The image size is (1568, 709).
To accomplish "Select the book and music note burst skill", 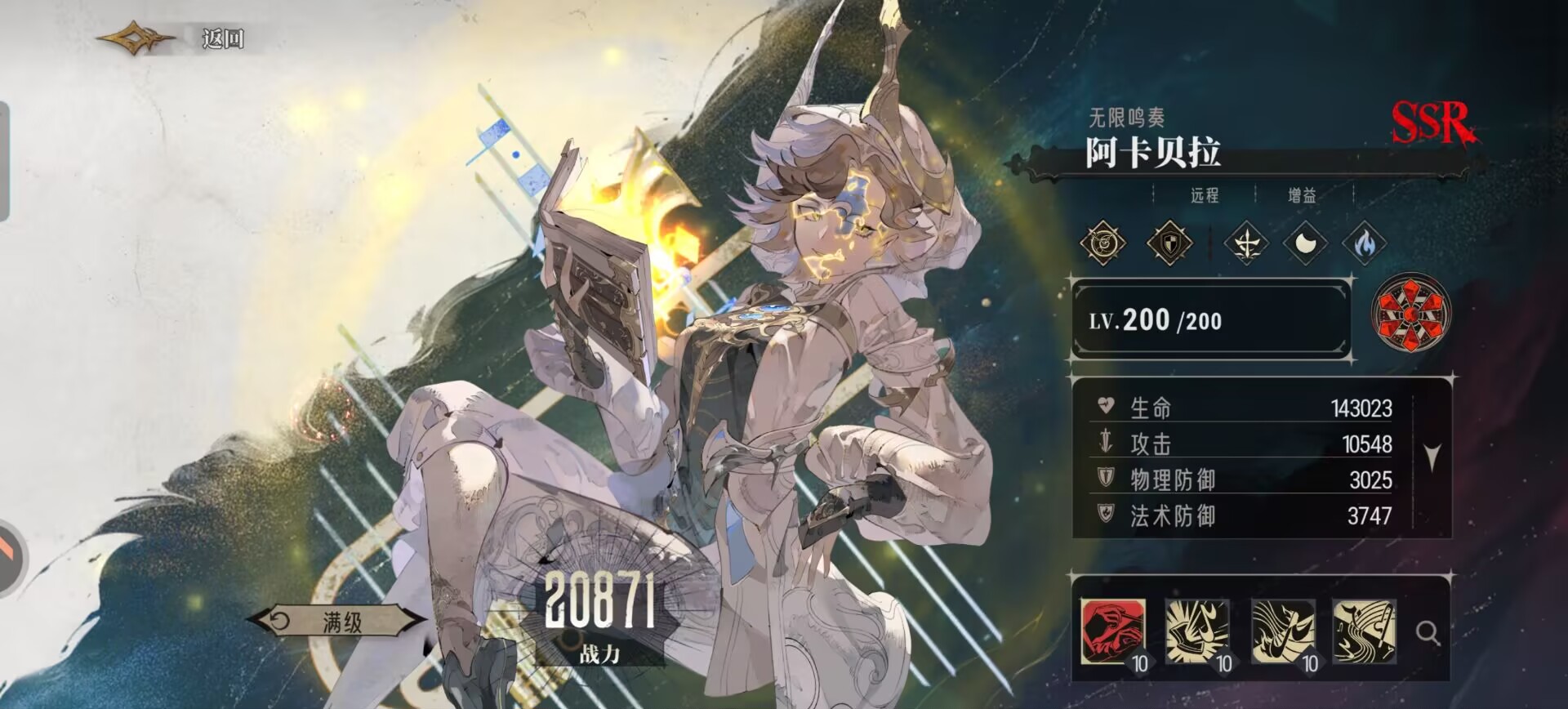I will pos(1196,631).
